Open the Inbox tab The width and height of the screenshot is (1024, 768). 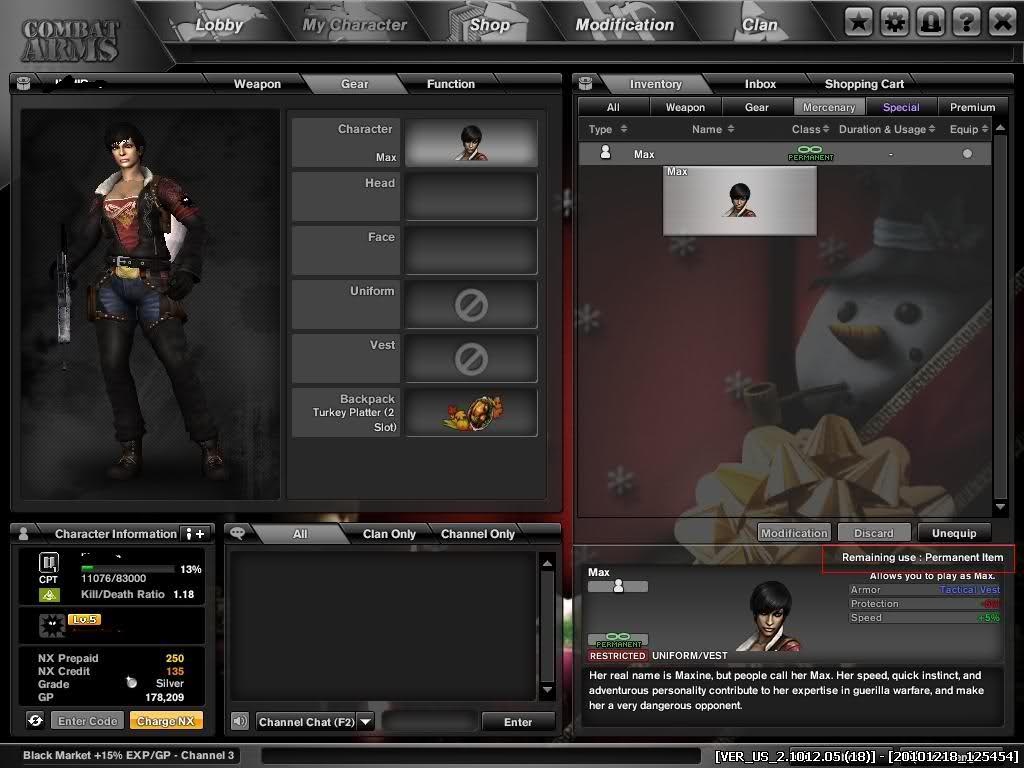pos(760,84)
